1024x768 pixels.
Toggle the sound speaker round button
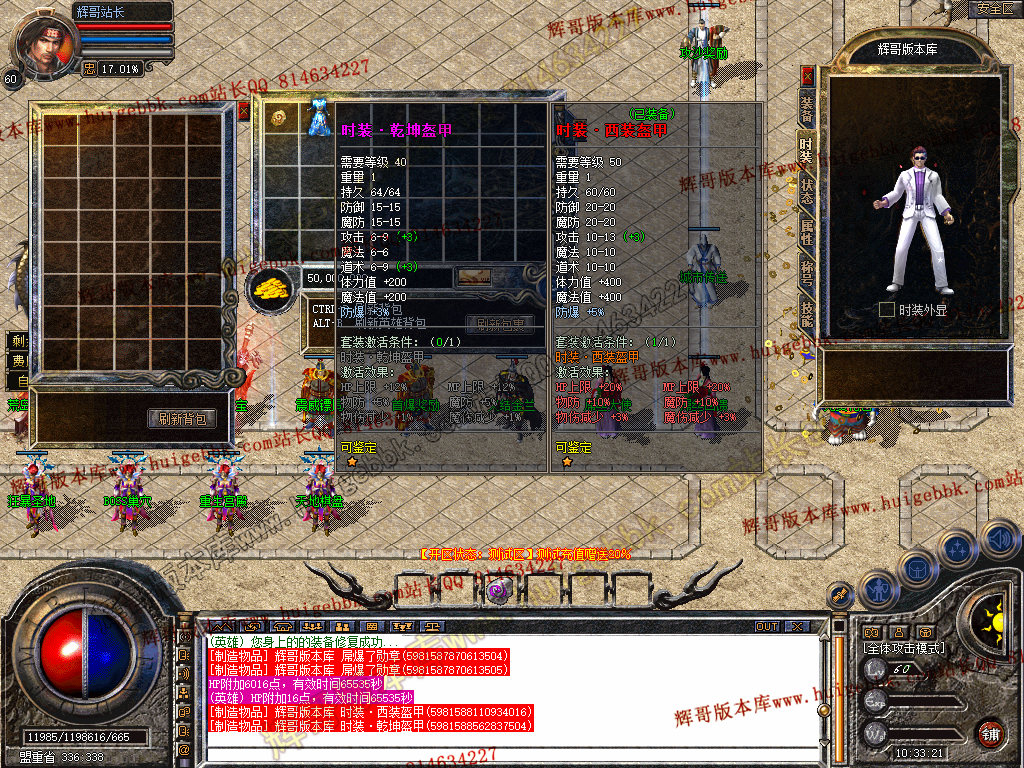(x=999, y=540)
